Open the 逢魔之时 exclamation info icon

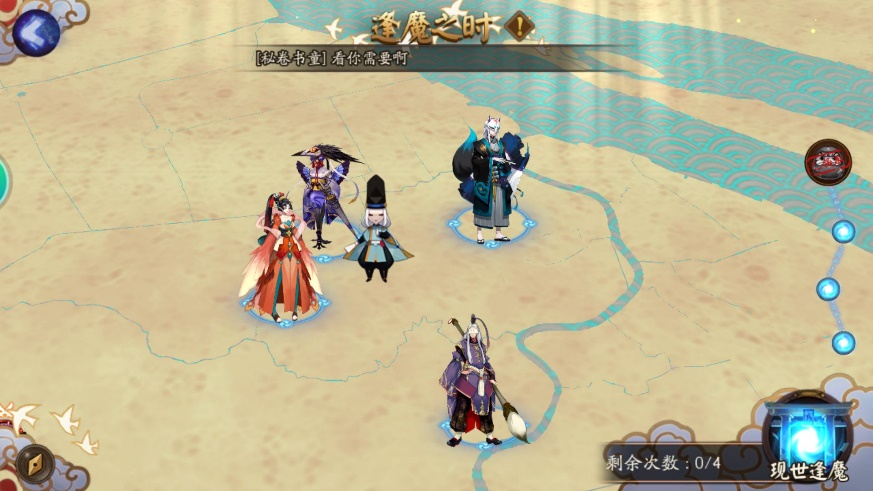(520, 27)
